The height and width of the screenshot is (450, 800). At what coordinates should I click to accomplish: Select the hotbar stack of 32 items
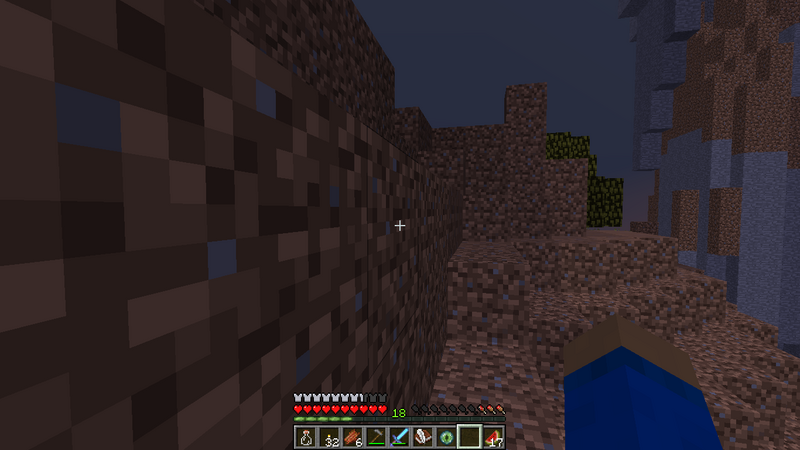[328, 437]
